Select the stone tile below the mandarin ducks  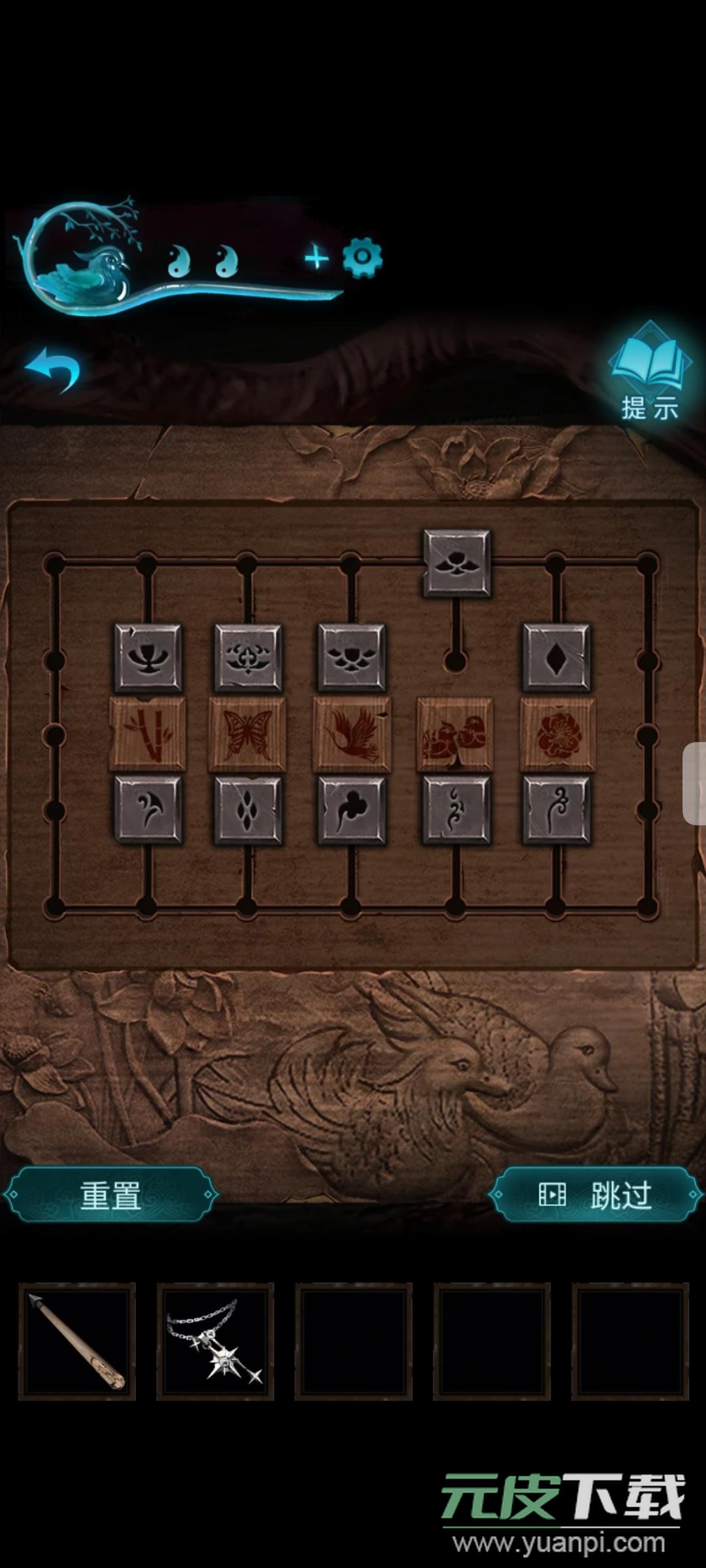click(456, 810)
